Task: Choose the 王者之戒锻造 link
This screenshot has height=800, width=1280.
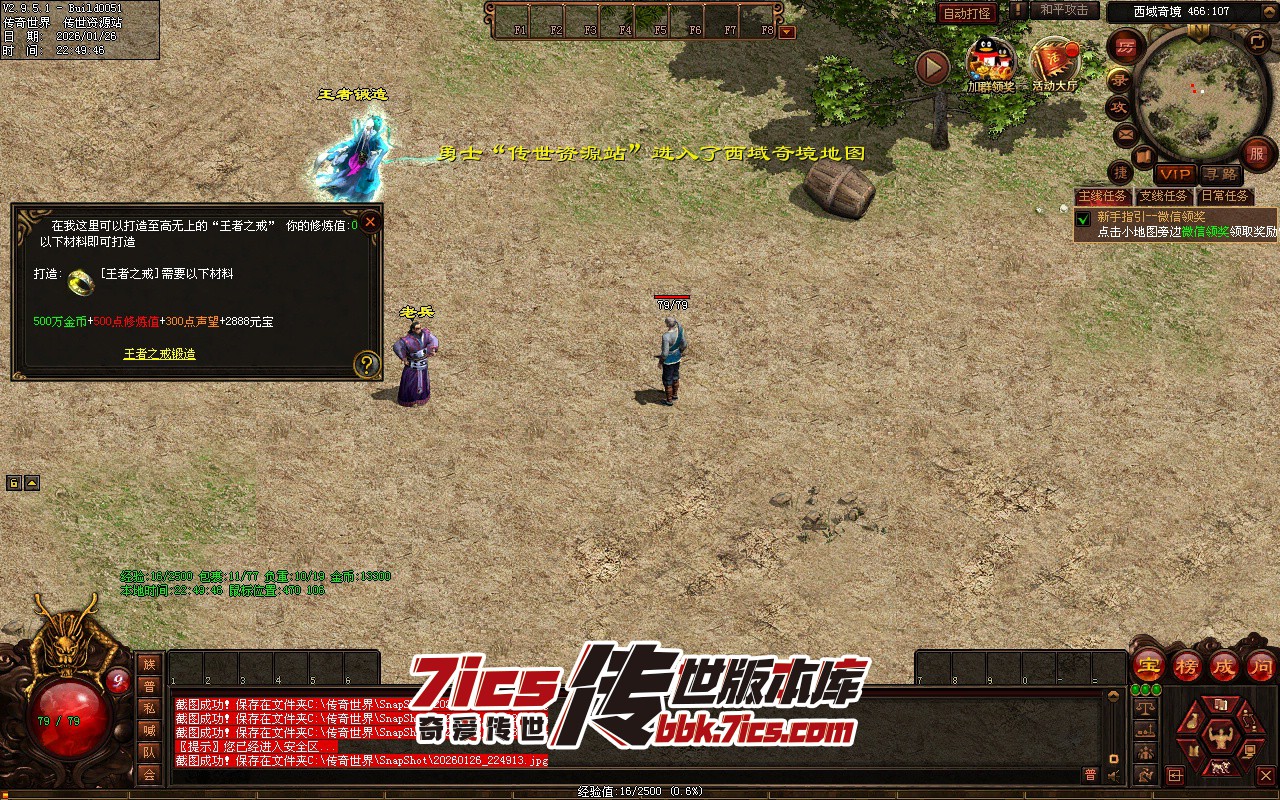Action: pyautogui.click(x=159, y=354)
